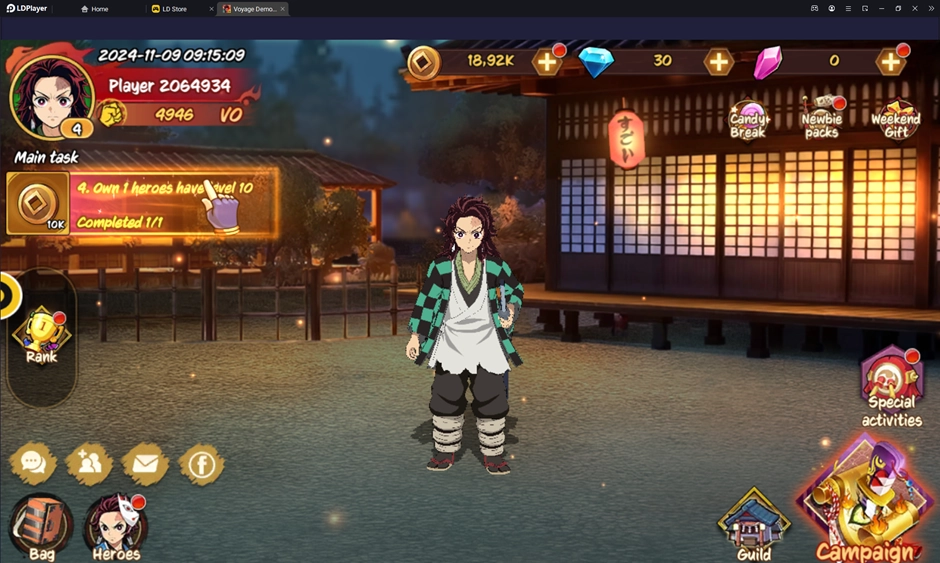Screen dimensions: 940x563
Task: Open the Facebook link icon
Action: [x=201, y=464]
